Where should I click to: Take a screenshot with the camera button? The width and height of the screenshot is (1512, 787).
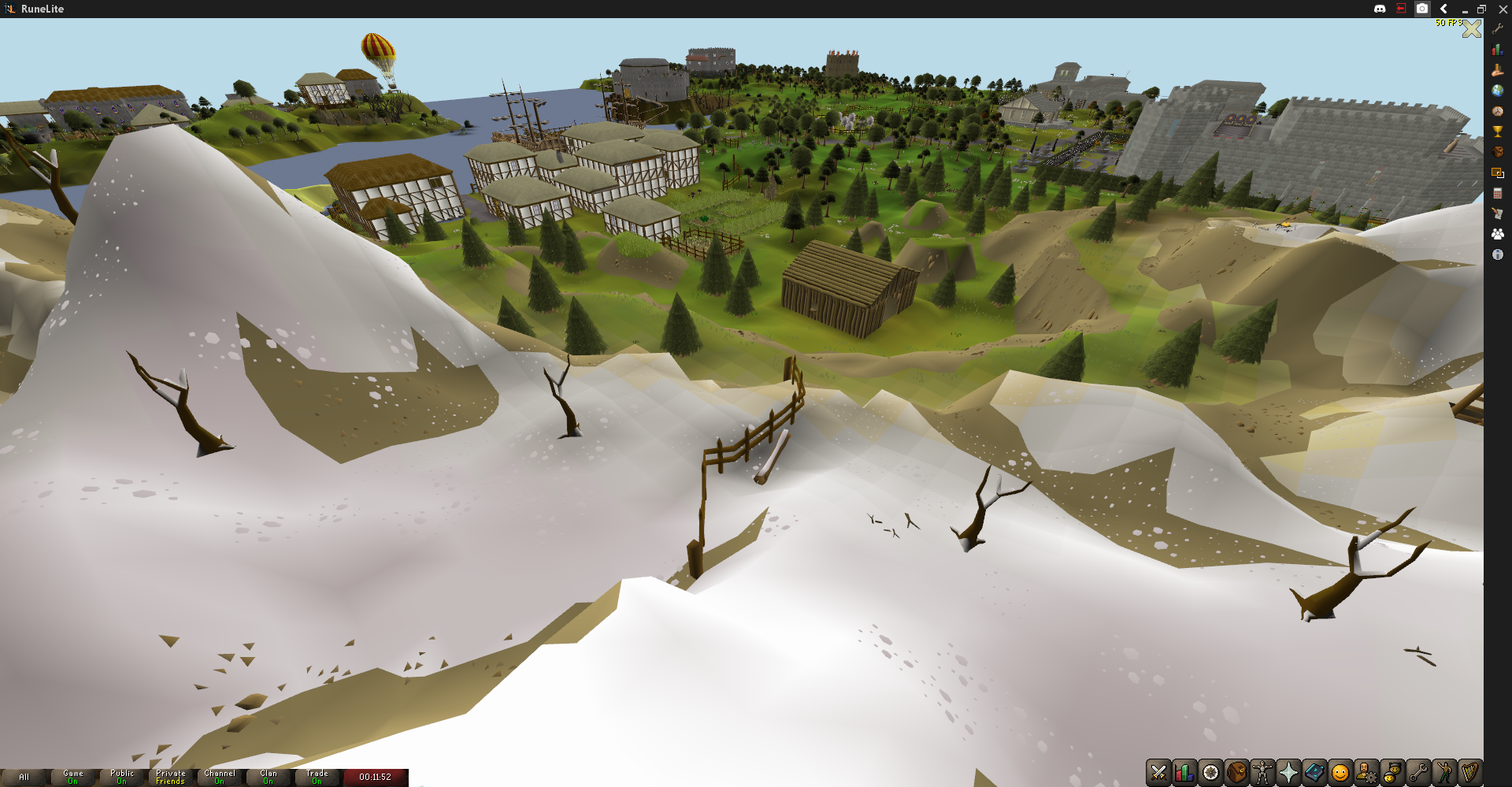tap(1422, 9)
